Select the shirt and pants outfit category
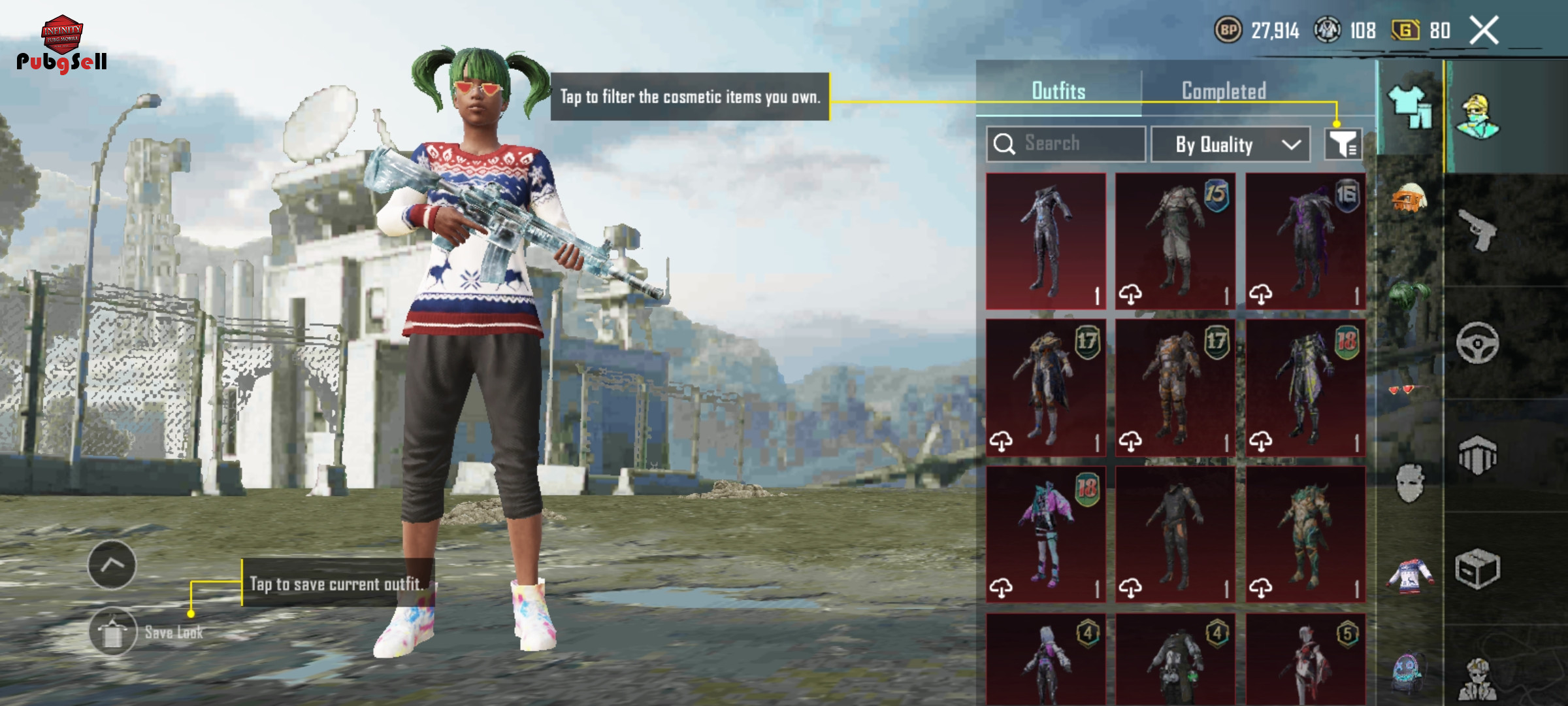 [x=1410, y=108]
